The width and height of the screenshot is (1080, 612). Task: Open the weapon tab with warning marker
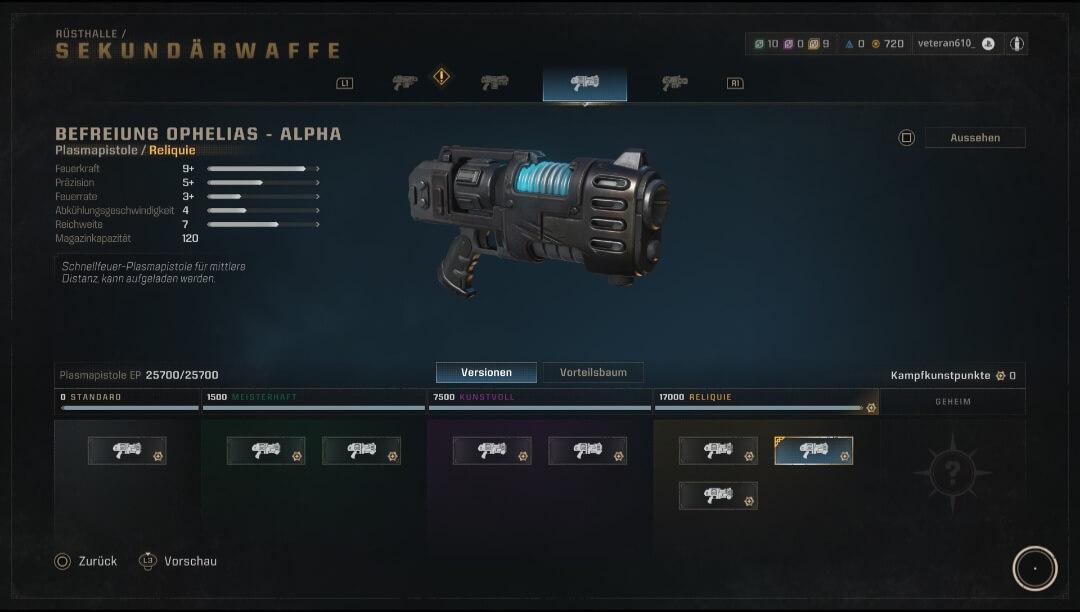[x=405, y=83]
